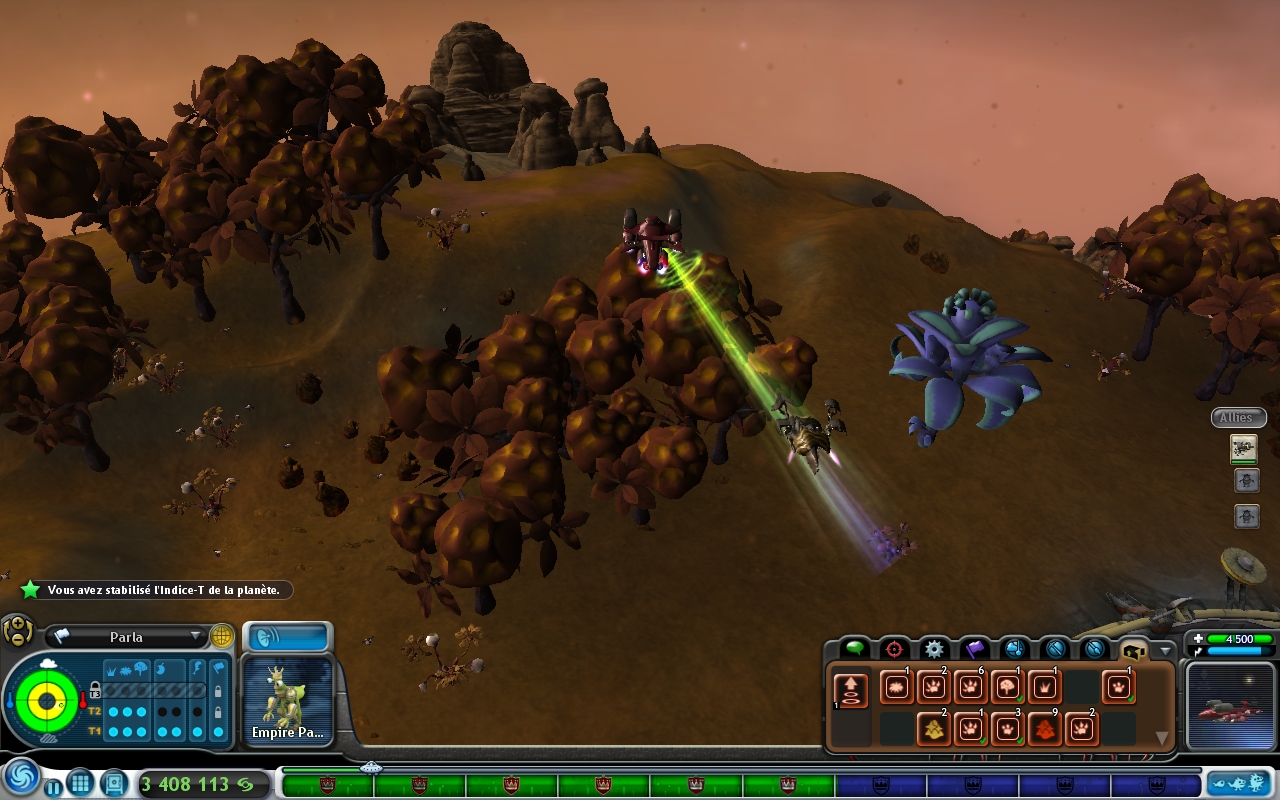
Task: Select the tree plant cargo slot
Action: [x=1007, y=687]
